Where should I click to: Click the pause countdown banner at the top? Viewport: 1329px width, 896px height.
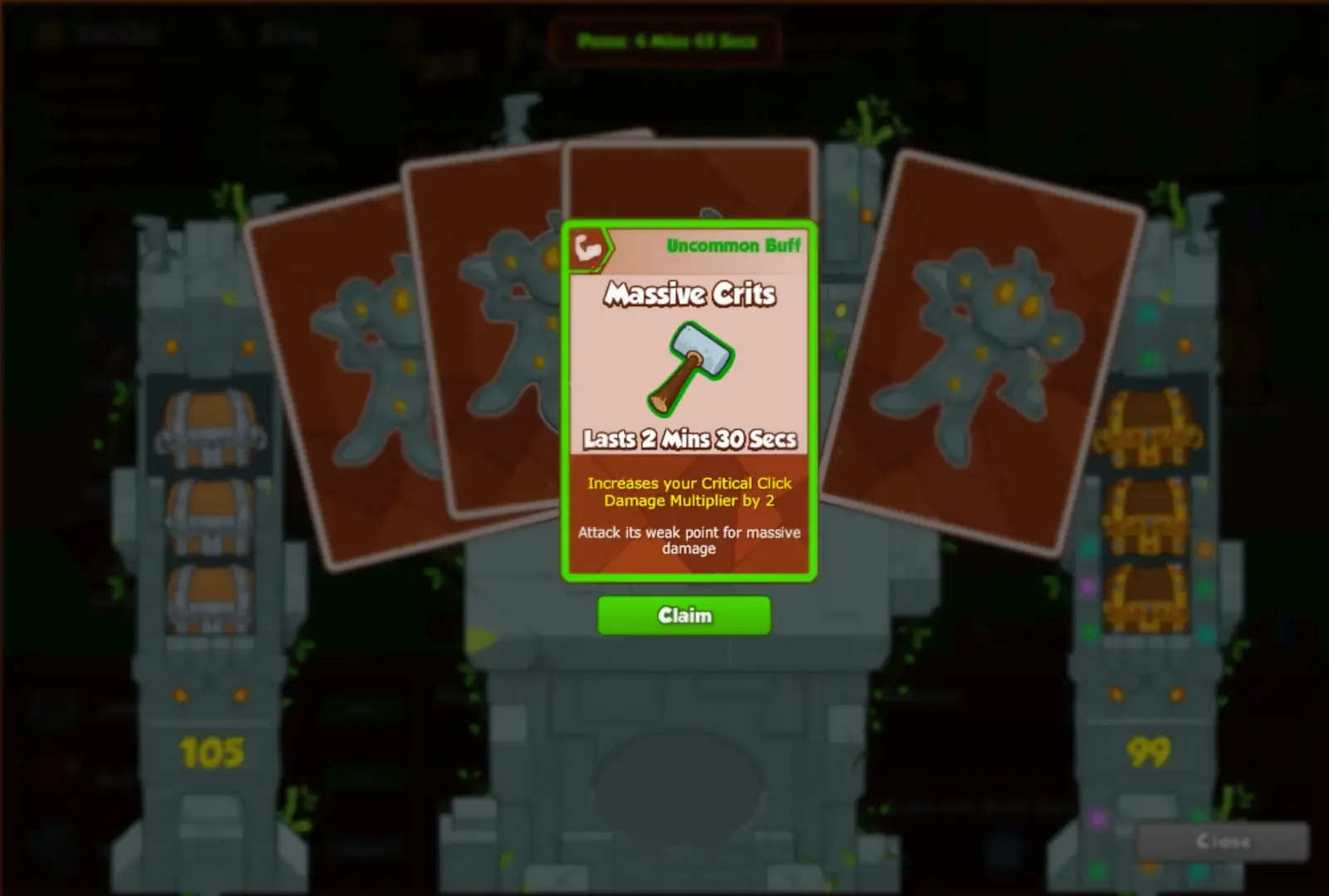pyautogui.click(x=664, y=40)
